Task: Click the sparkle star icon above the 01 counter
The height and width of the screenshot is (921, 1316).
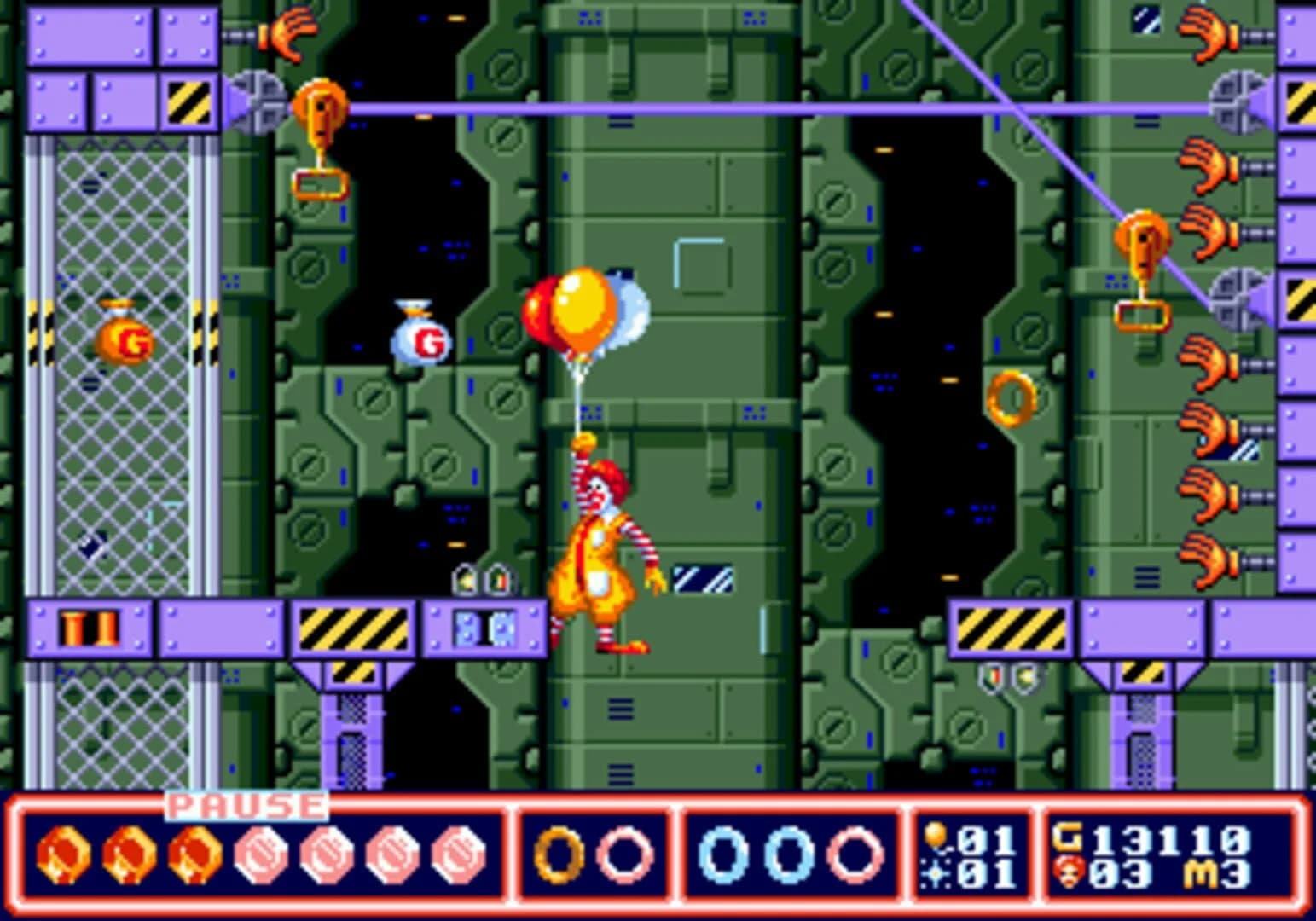Action: pyautogui.click(x=935, y=875)
